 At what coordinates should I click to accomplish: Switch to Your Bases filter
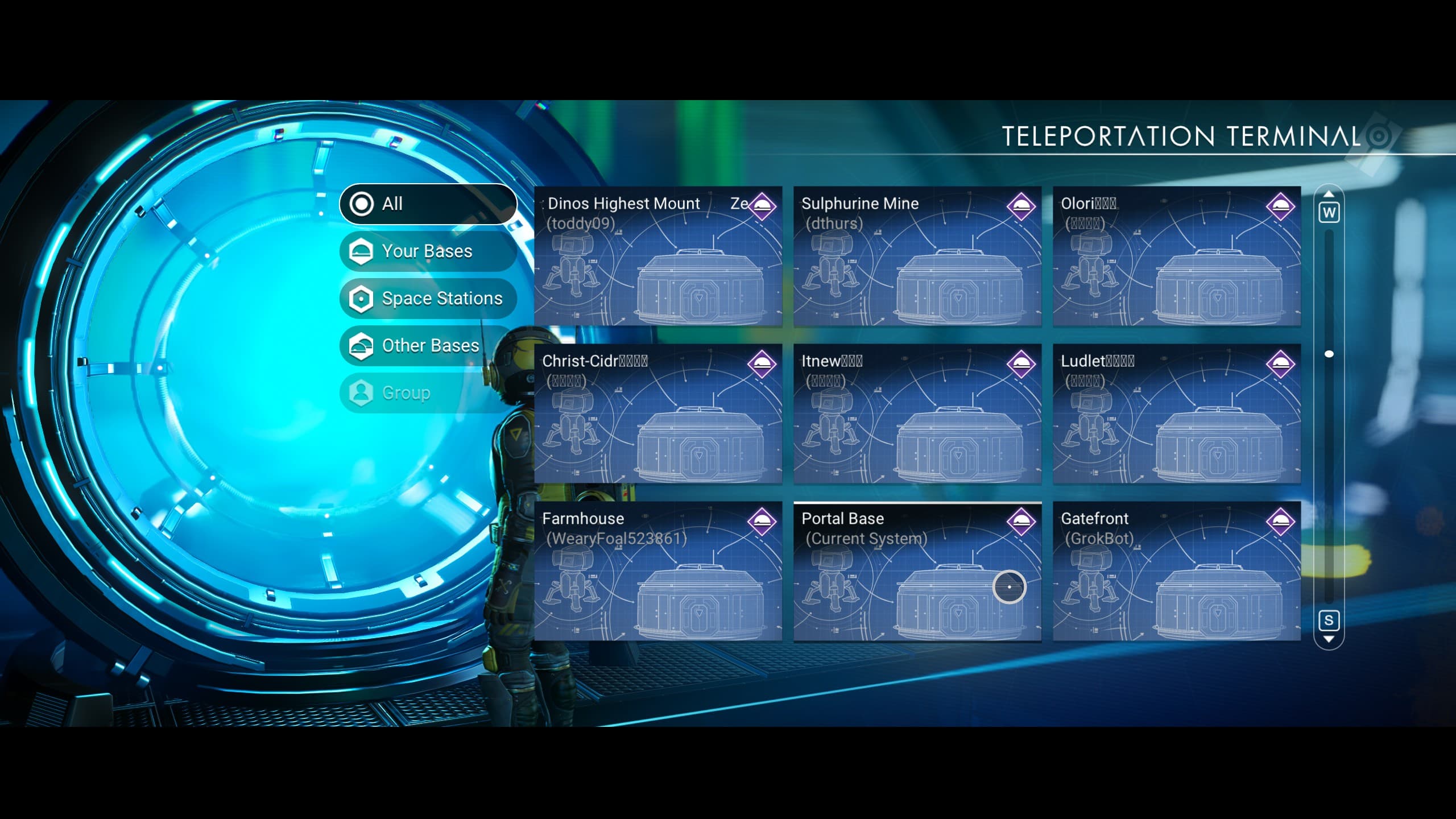[428, 251]
